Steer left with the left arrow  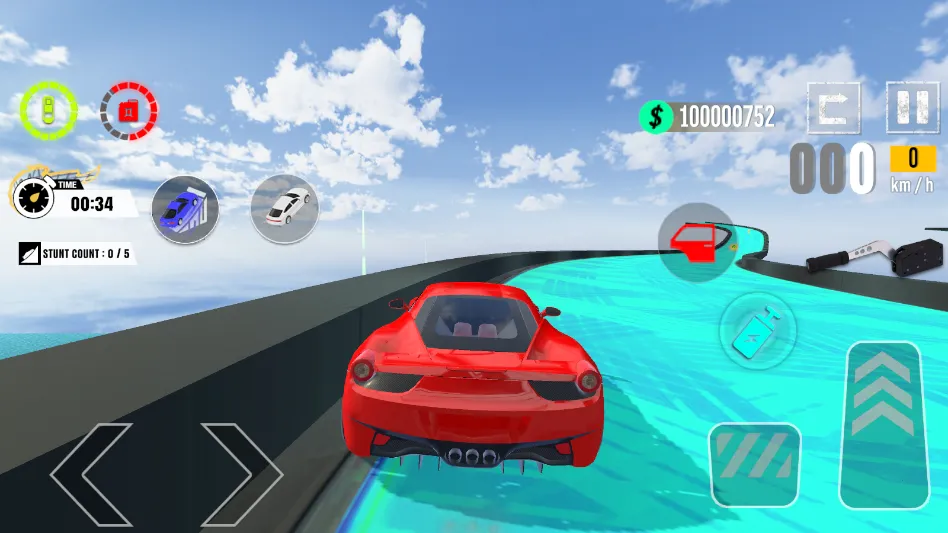92,475
